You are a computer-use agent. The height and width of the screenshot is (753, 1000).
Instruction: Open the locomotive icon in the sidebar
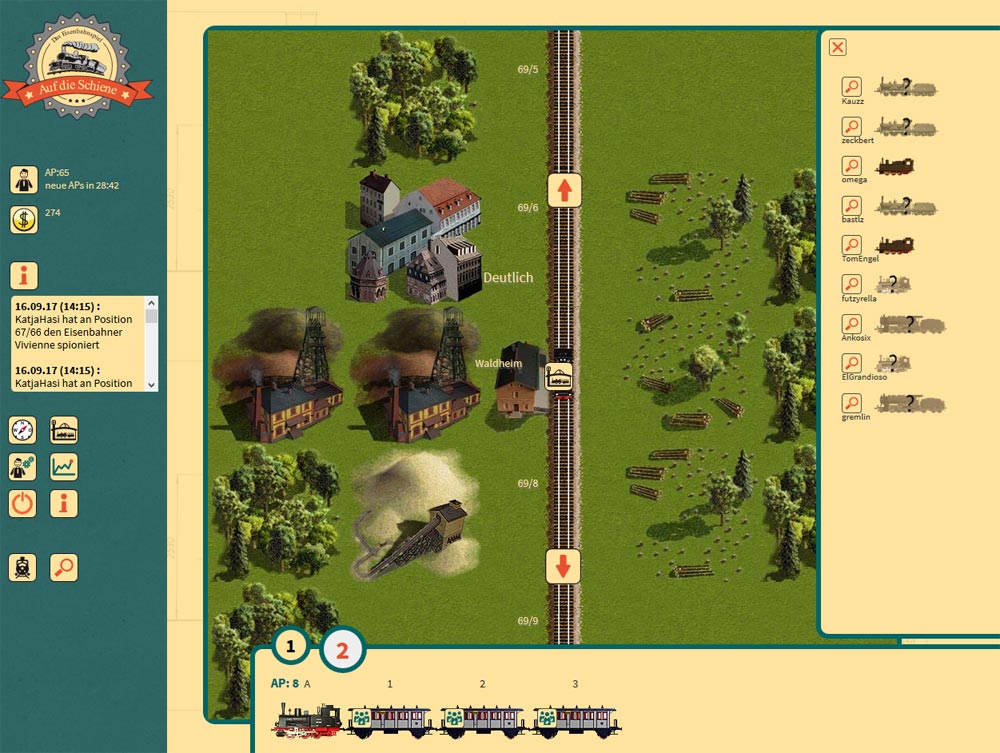point(23,567)
